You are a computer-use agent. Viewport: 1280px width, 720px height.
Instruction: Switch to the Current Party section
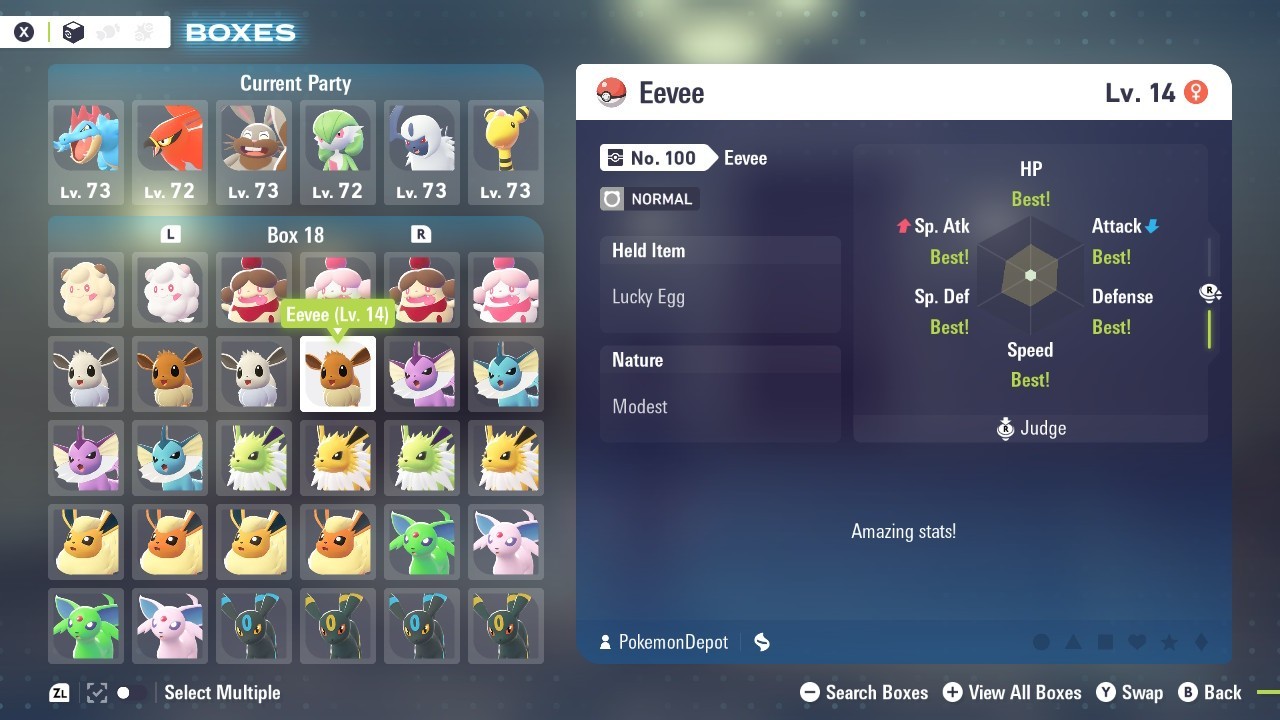point(295,83)
